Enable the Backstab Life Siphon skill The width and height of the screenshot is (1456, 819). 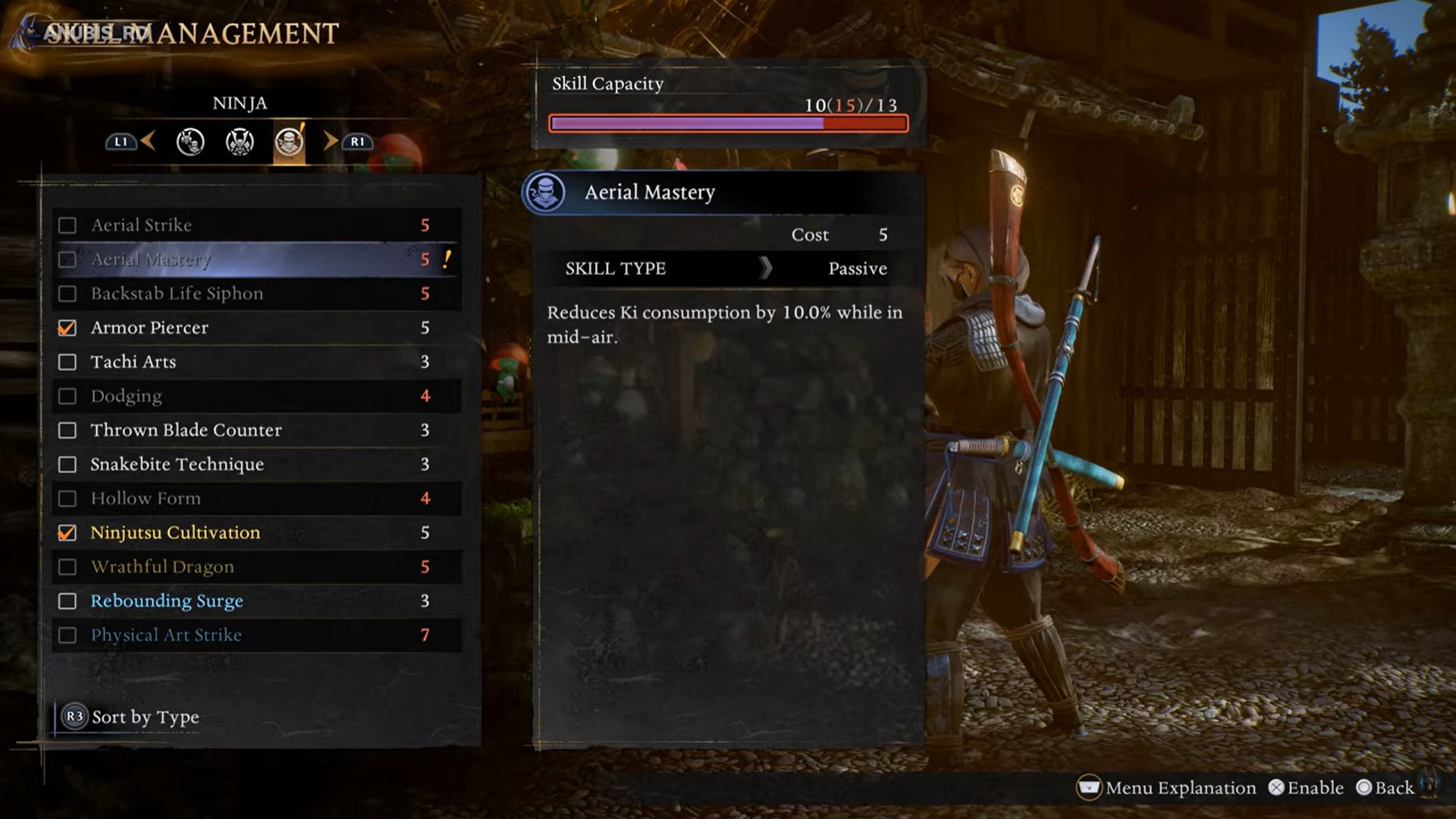point(67,293)
